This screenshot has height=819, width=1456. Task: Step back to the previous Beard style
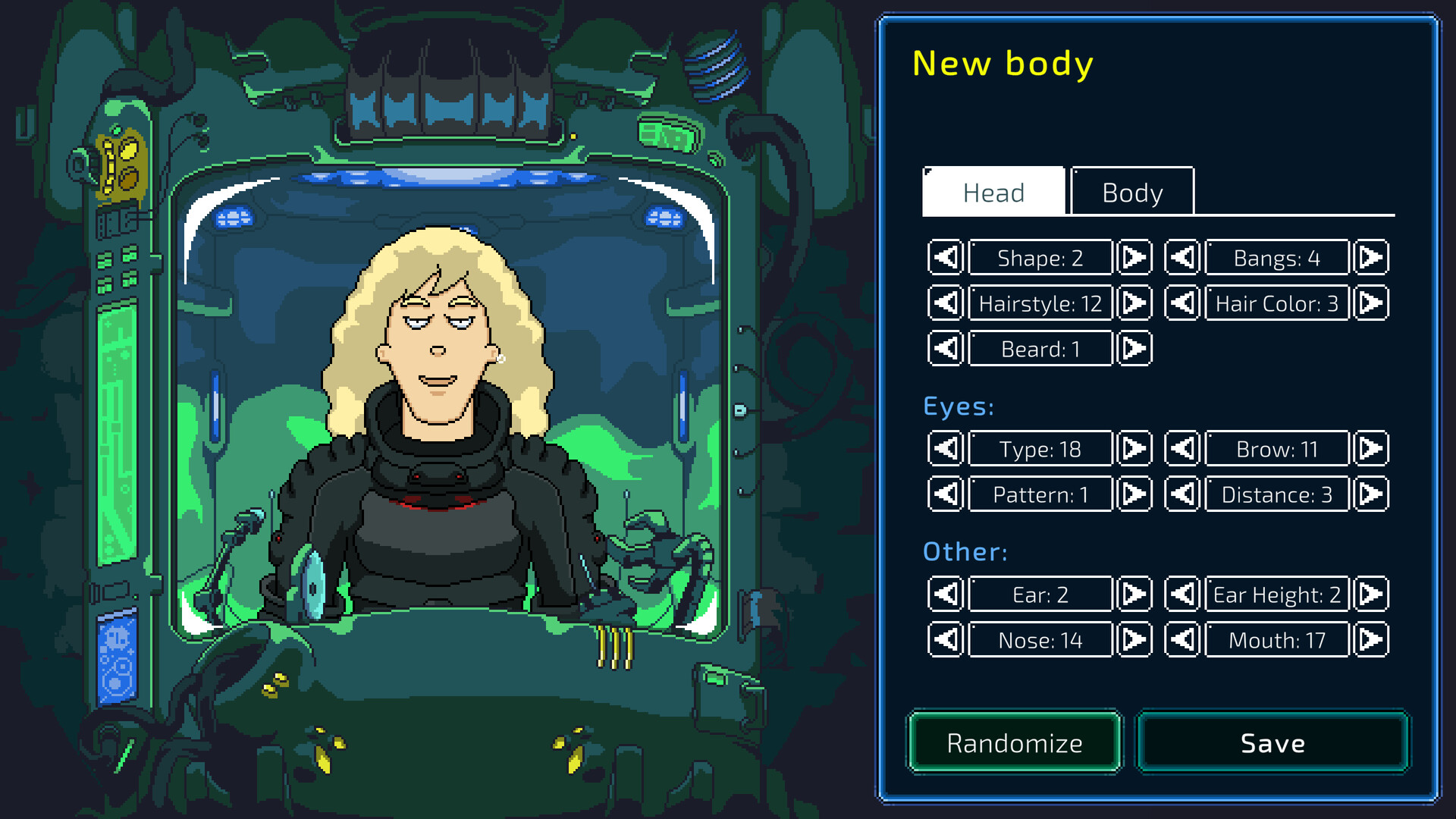point(945,348)
